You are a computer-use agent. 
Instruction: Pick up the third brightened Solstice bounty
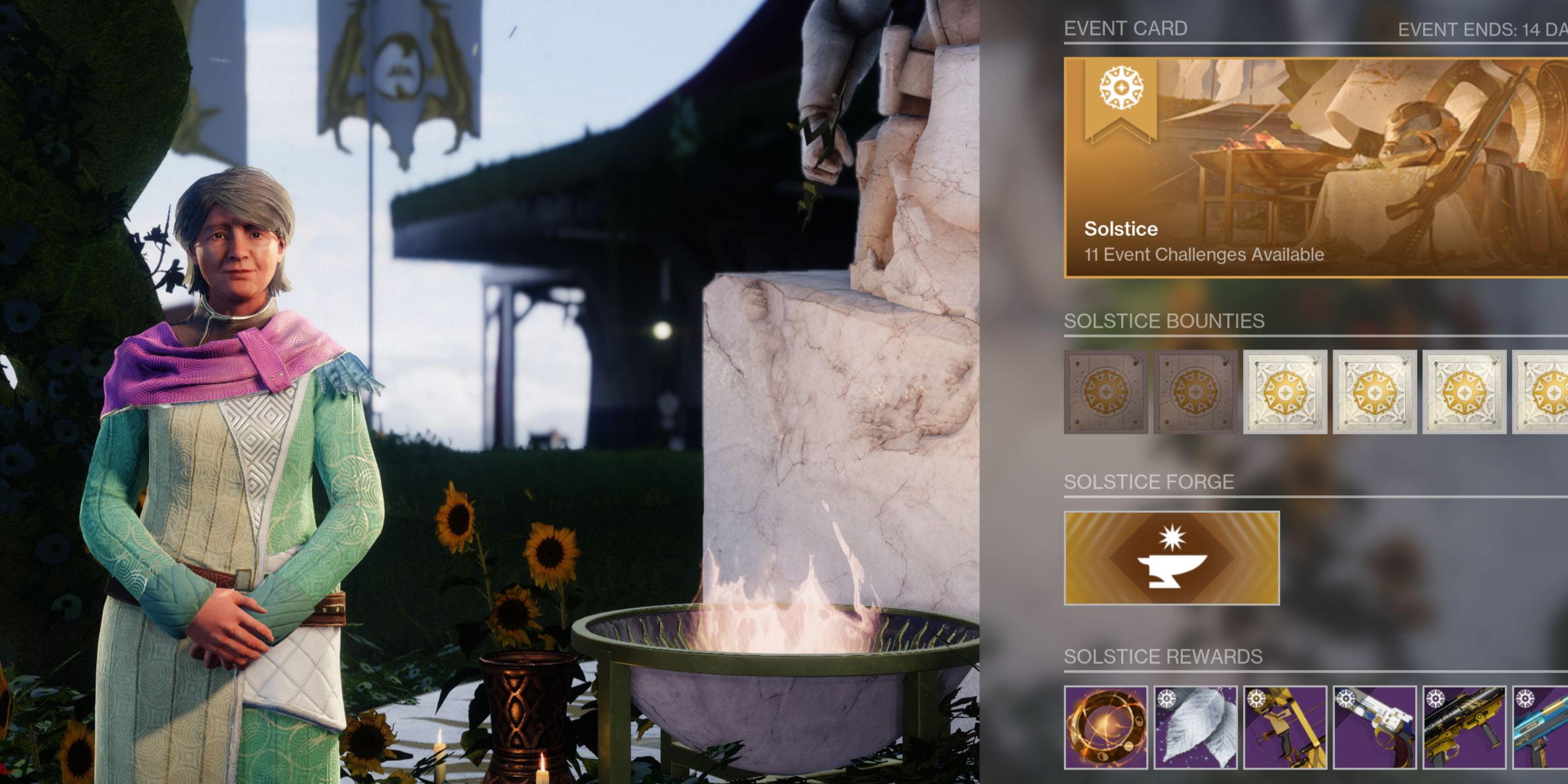[x=1285, y=390]
